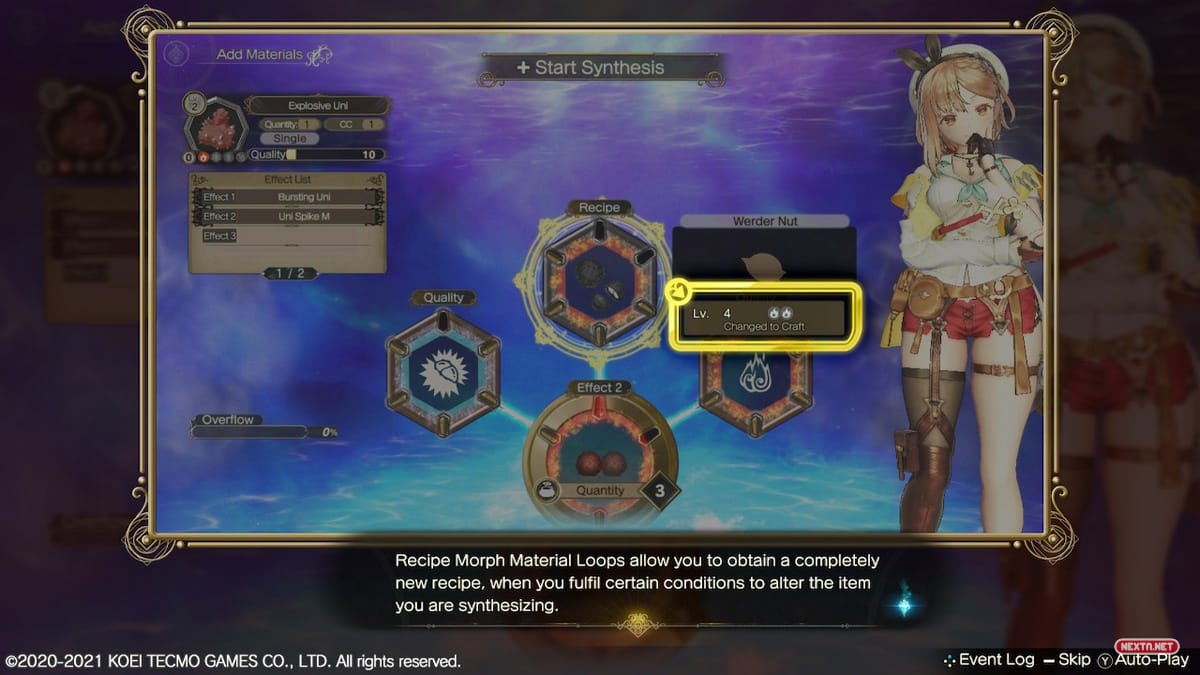Select the highlighted Lv. 4 Changed to Craft box
This screenshot has width=1200, height=675.
coord(764,319)
